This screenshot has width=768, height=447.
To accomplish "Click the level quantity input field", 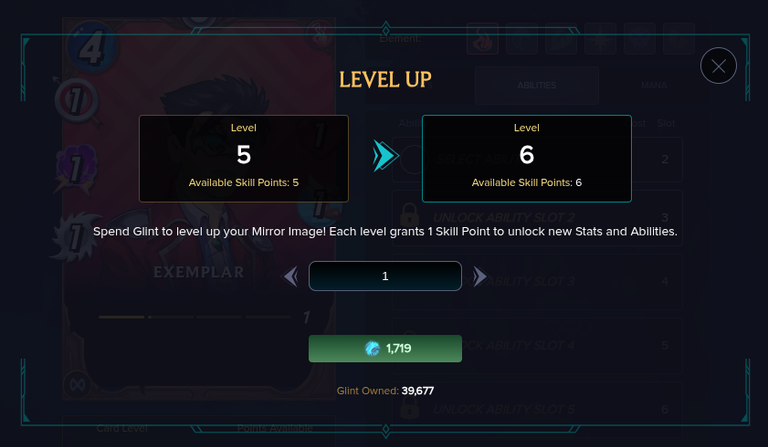I will click(385, 276).
